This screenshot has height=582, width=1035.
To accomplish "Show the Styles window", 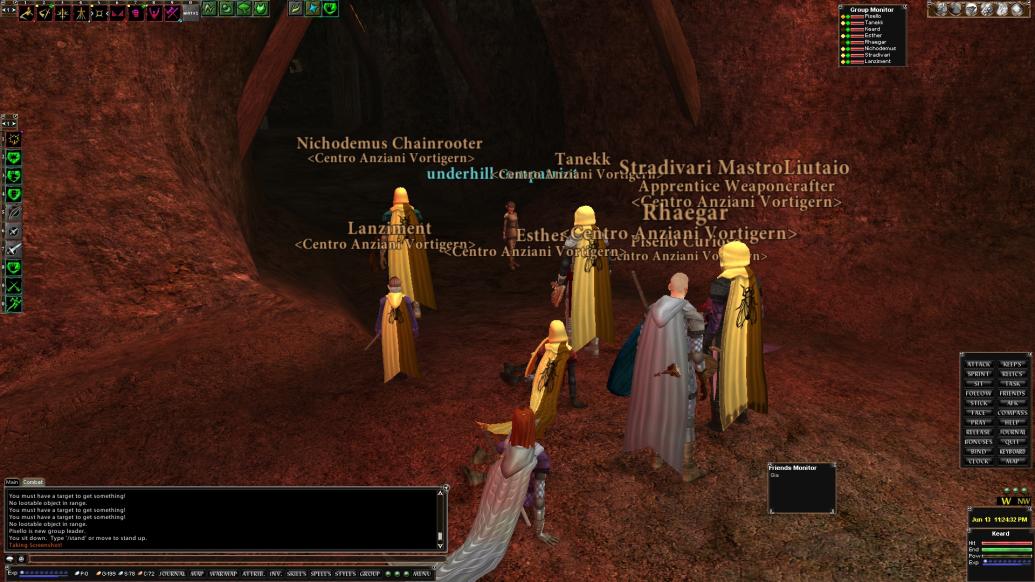I will [346, 574].
